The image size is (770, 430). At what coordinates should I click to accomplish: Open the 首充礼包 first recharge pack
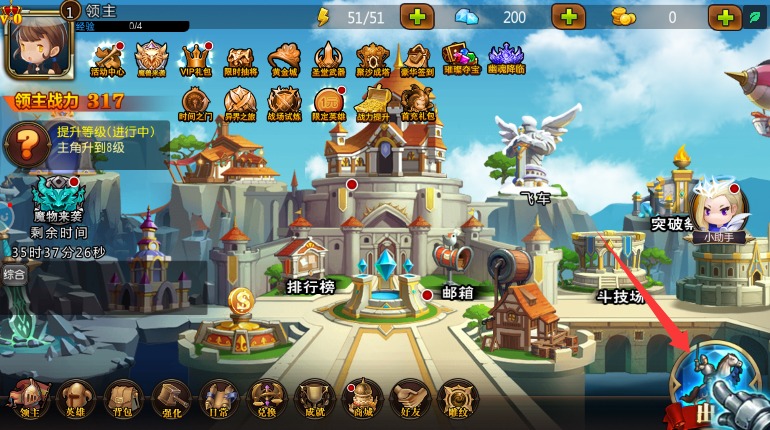(x=416, y=102)
